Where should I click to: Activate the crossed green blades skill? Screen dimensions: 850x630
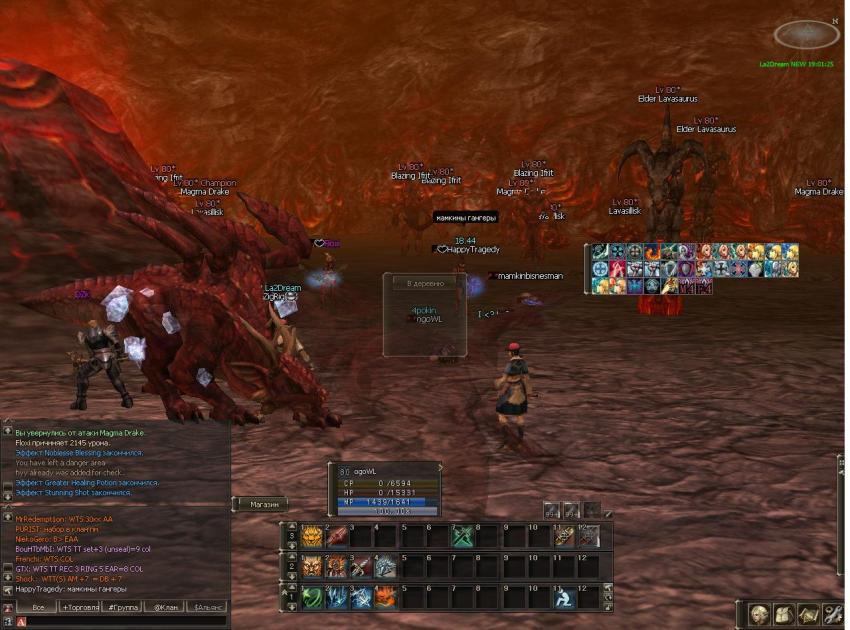(463, 536)
